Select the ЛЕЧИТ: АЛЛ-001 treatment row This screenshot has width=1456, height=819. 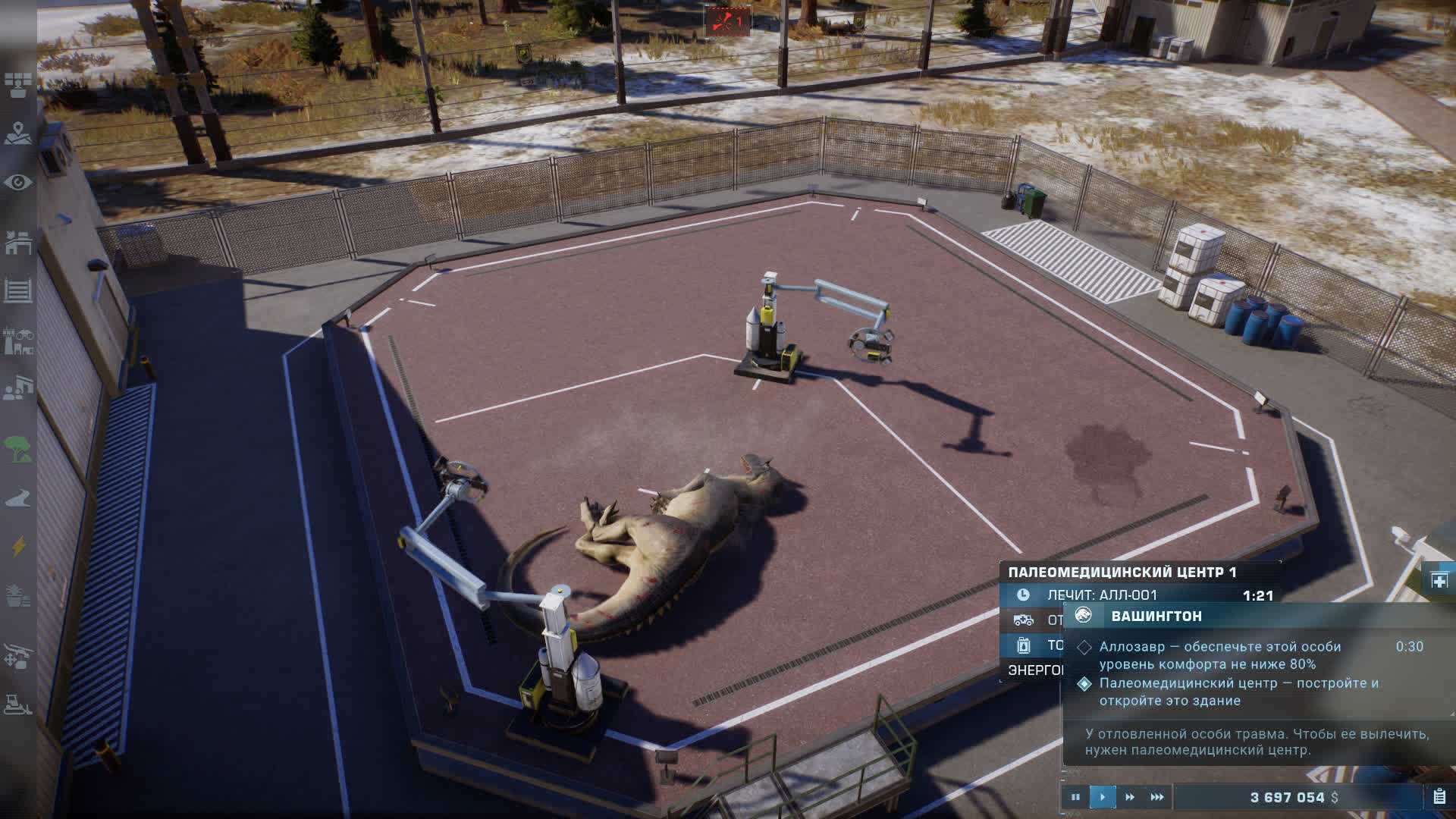tap(1137, 595)
